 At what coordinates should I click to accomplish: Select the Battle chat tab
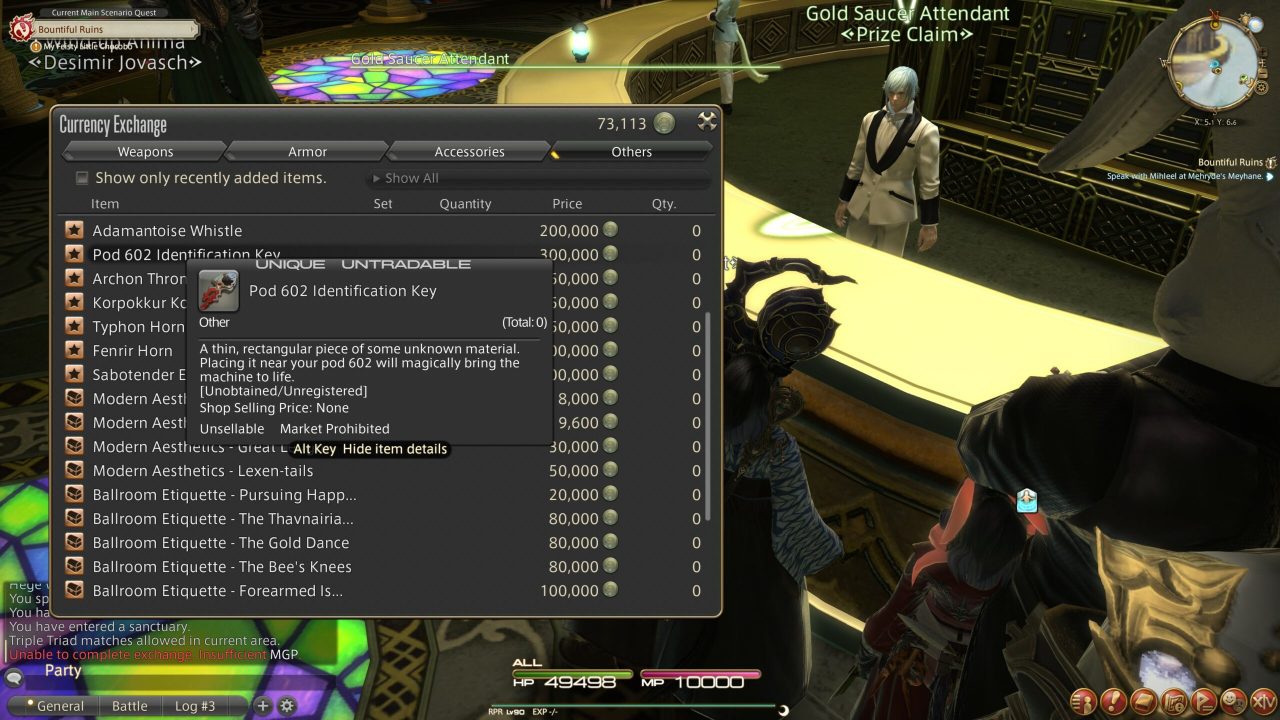pyautogui.click(x=129, y=705)
